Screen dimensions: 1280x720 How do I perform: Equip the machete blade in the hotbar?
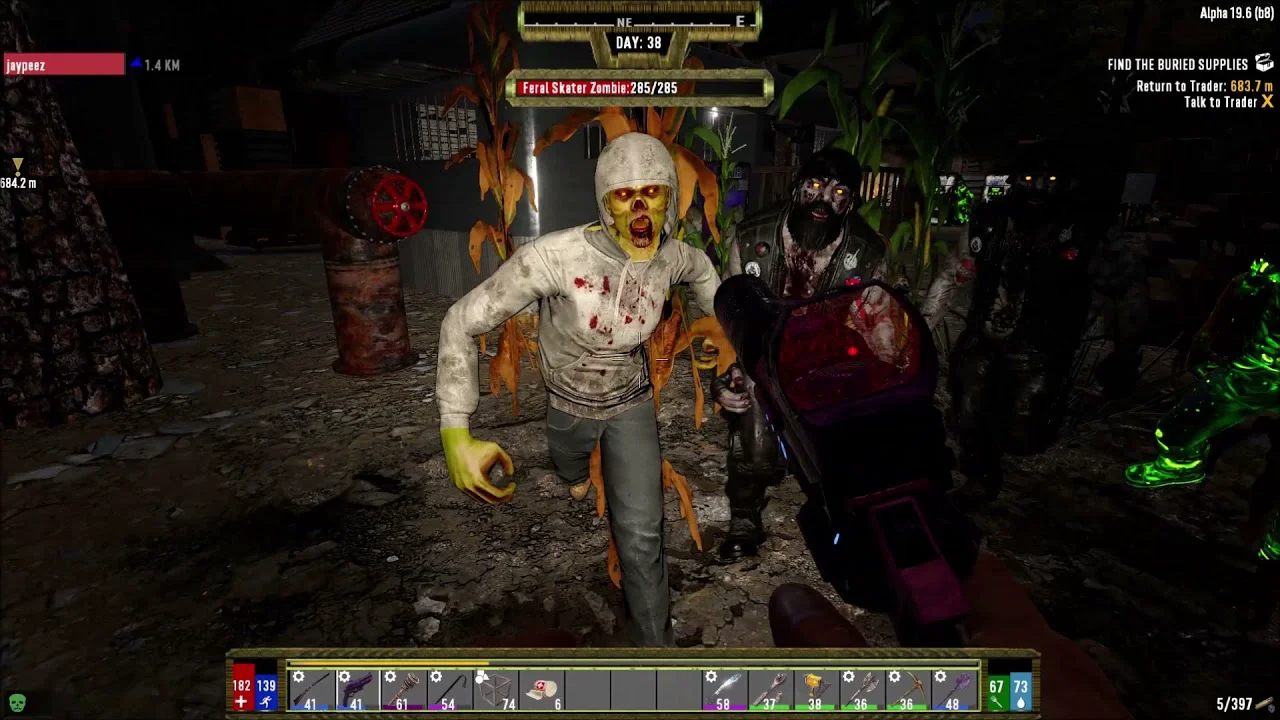(x=724, y=690)
